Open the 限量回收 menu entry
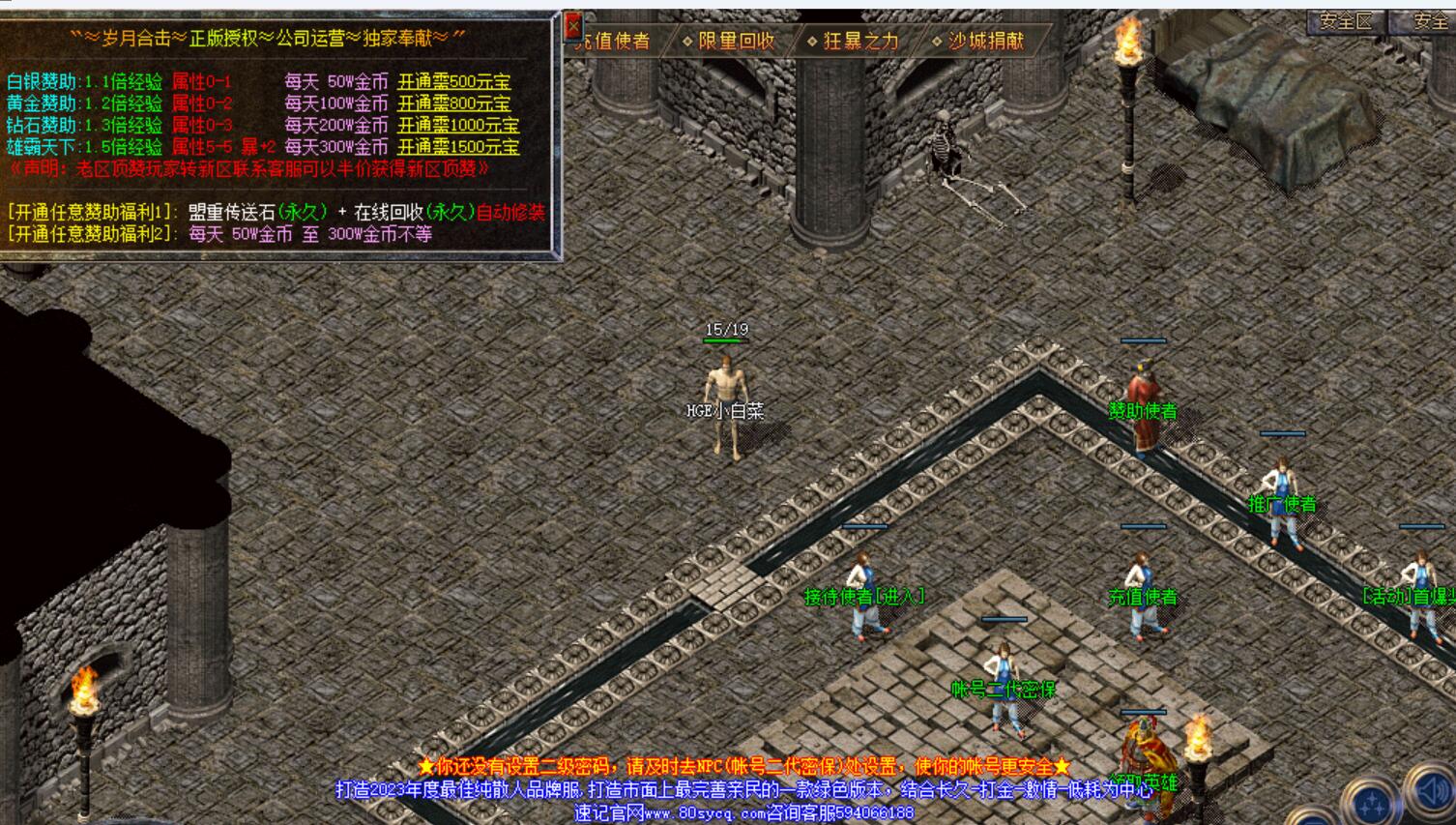The image size is (1456, 825). [730, 41]
